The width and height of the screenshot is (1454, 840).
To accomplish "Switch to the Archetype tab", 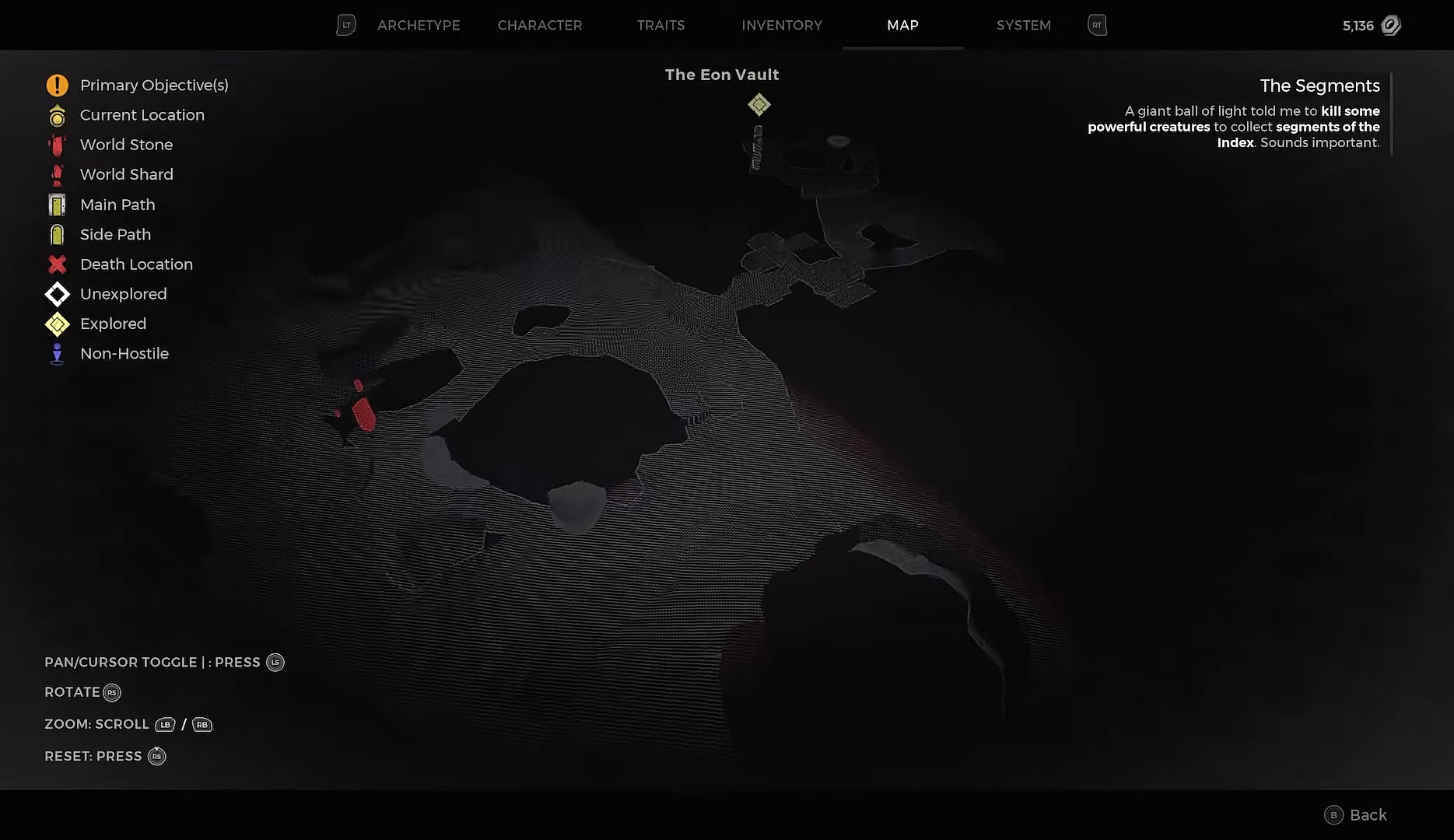I will coord(419,26).
